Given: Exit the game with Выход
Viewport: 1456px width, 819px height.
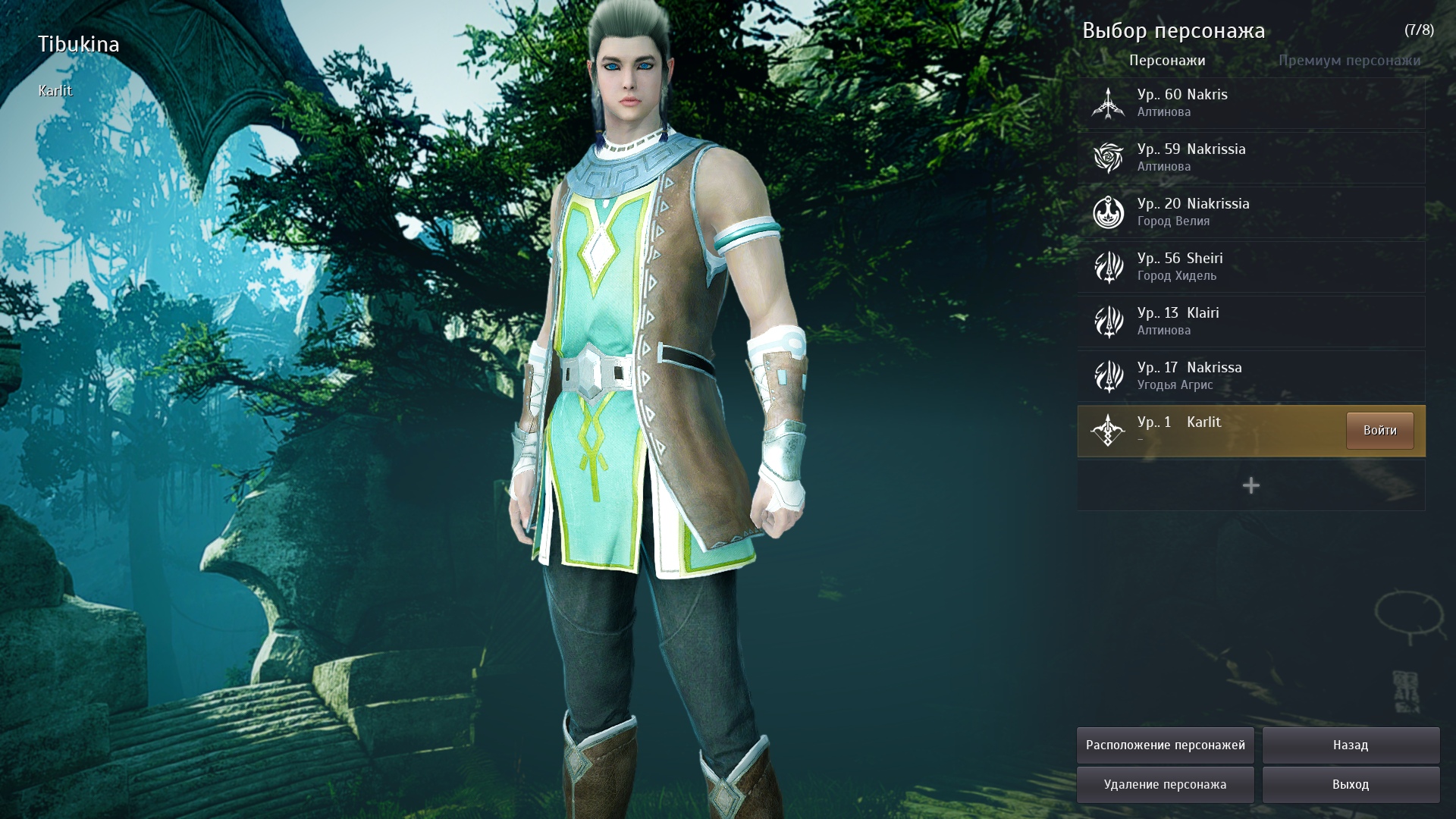Looking at the screenshot, I should click(x=1350, y=785).
